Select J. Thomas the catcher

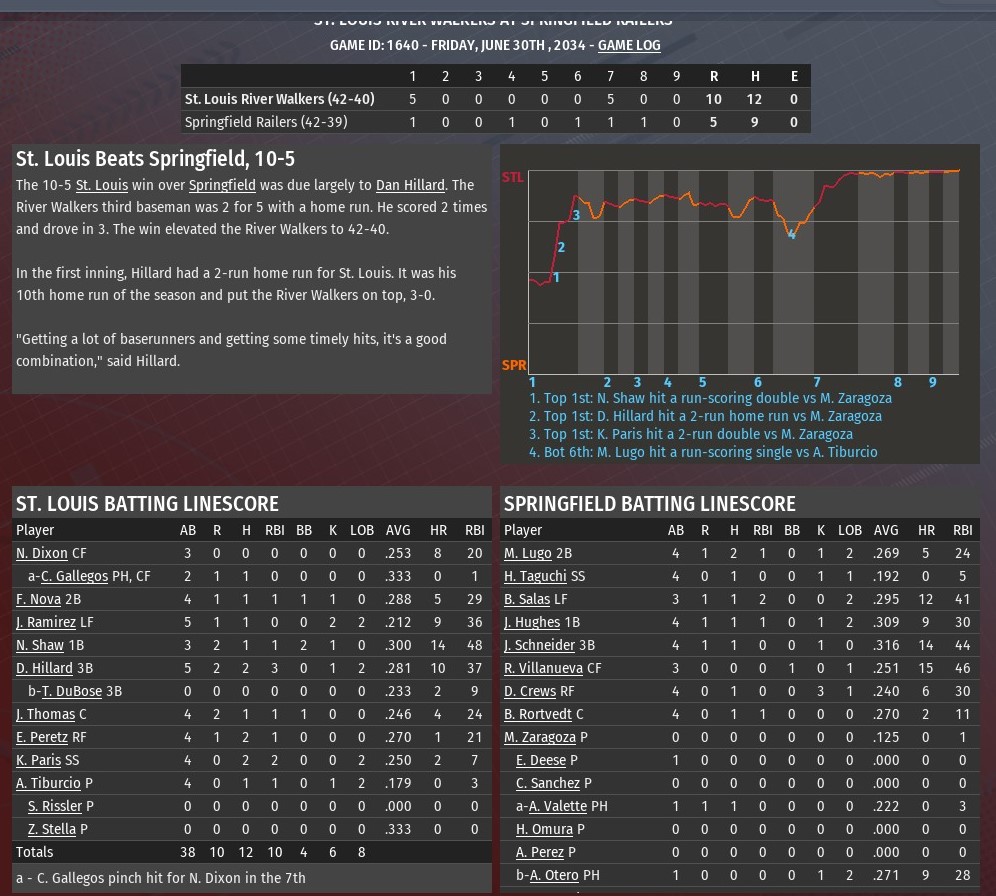pos(45,714)
